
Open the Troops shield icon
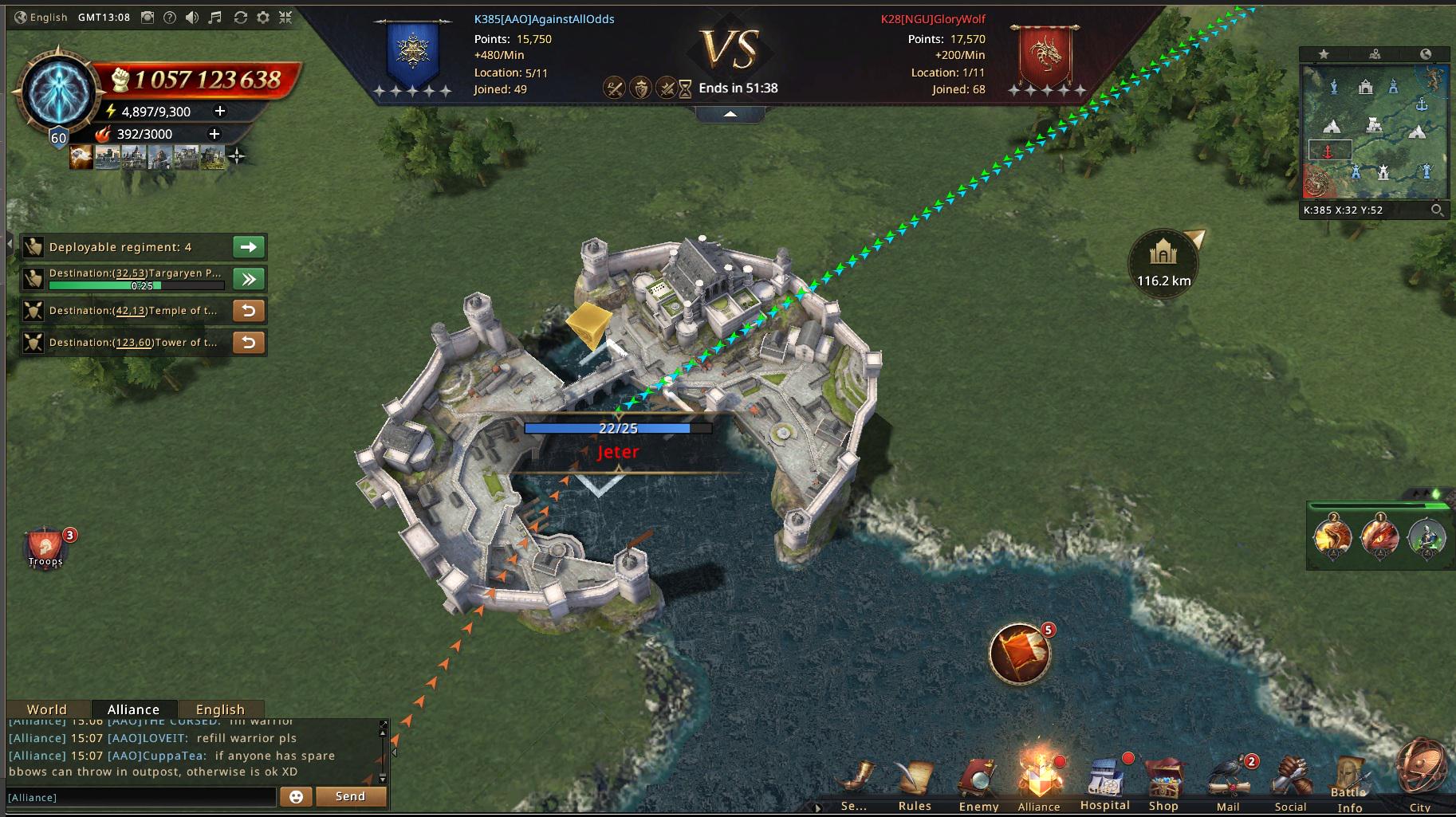[x=46, y=548]
